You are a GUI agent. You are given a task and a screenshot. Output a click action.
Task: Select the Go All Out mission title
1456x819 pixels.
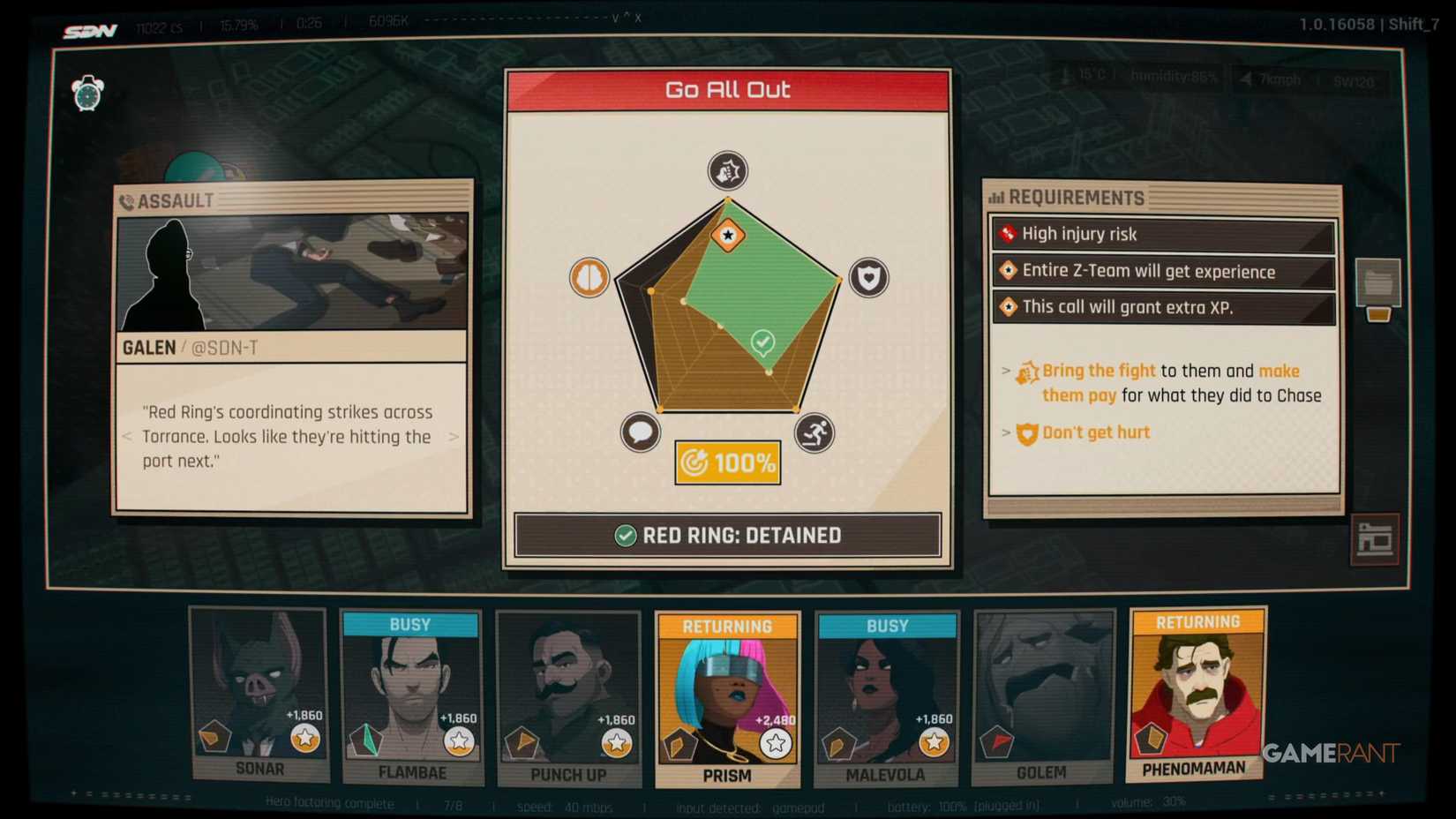[727, 88]
